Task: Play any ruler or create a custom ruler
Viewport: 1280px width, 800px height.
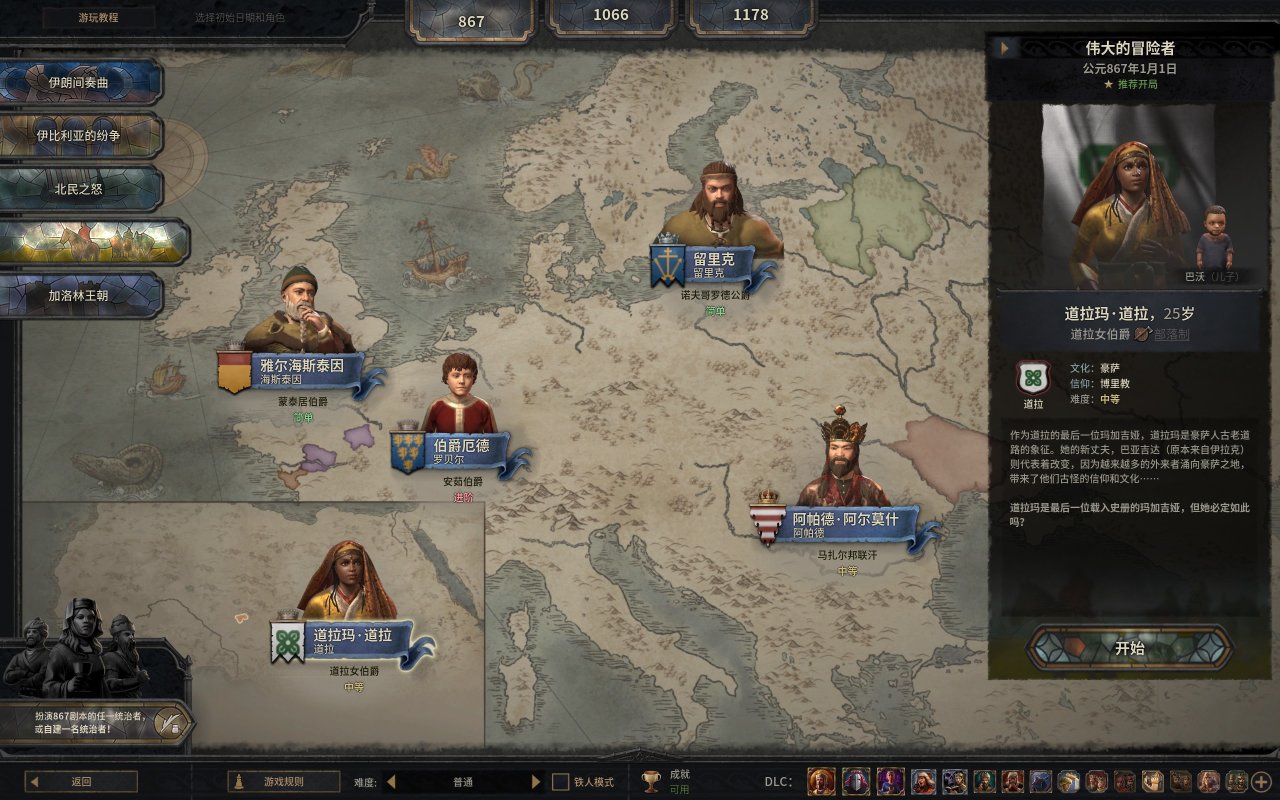Action: [97, 722]
